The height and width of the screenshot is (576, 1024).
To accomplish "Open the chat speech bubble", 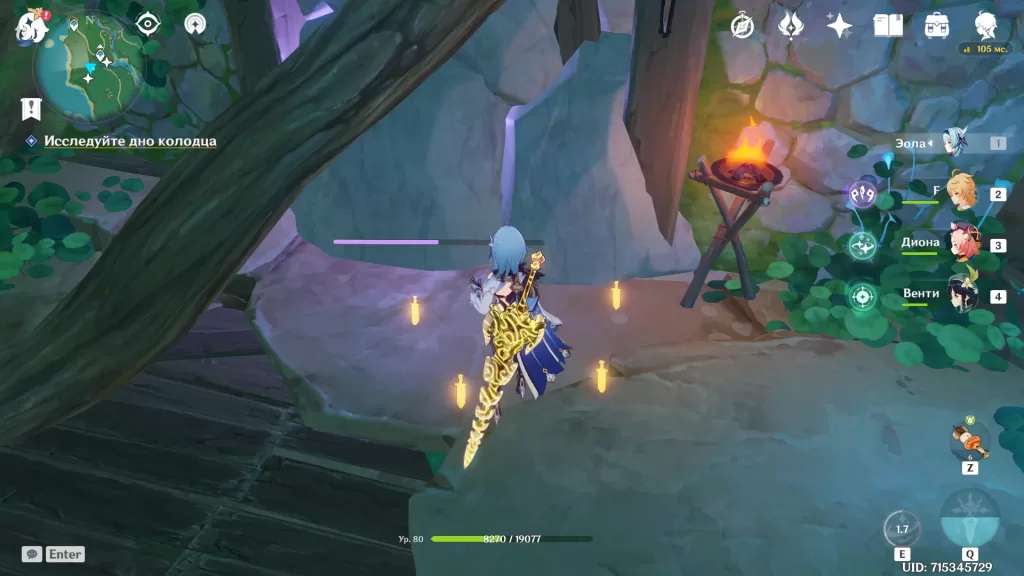I will click(x=32, y=554).
